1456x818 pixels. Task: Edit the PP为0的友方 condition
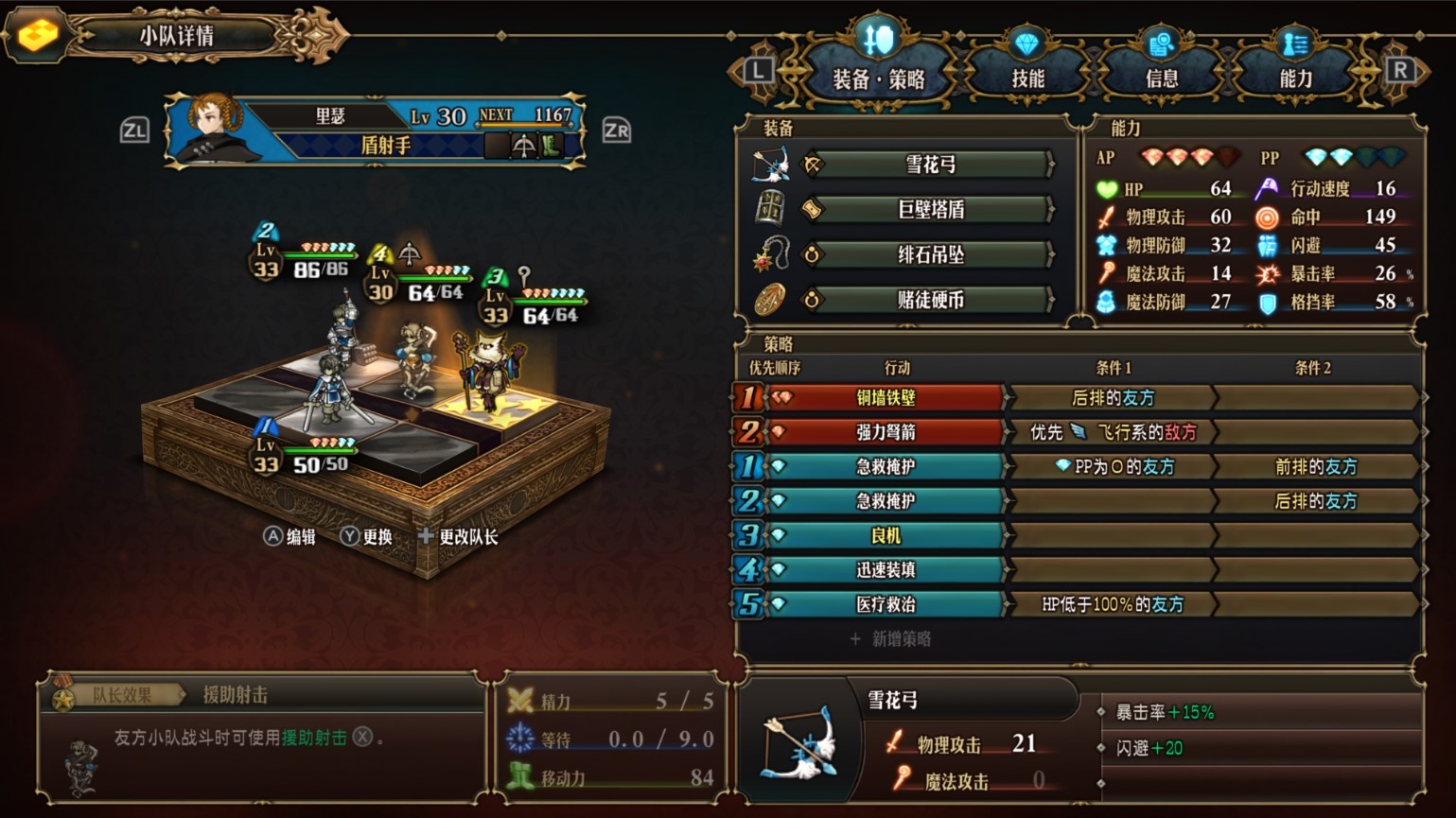pyautogui.click(x=1113, y=466)
